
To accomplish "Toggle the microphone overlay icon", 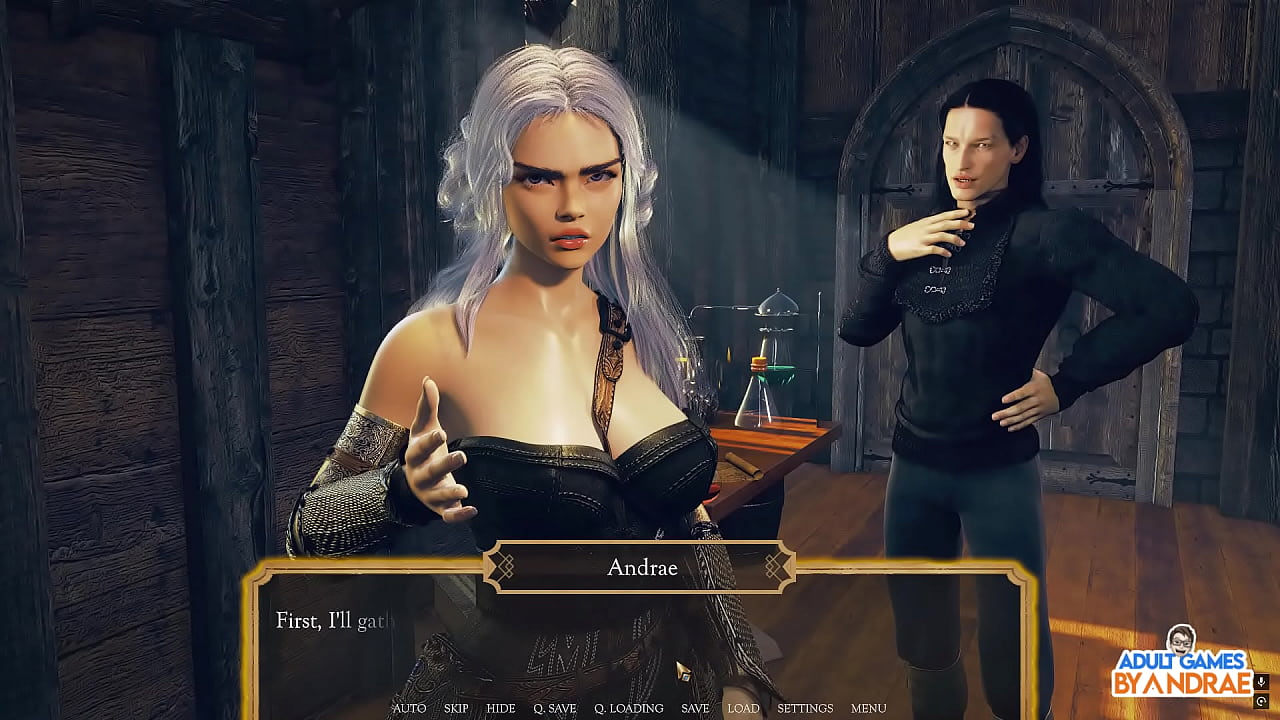I will [x=1262, y=683].
